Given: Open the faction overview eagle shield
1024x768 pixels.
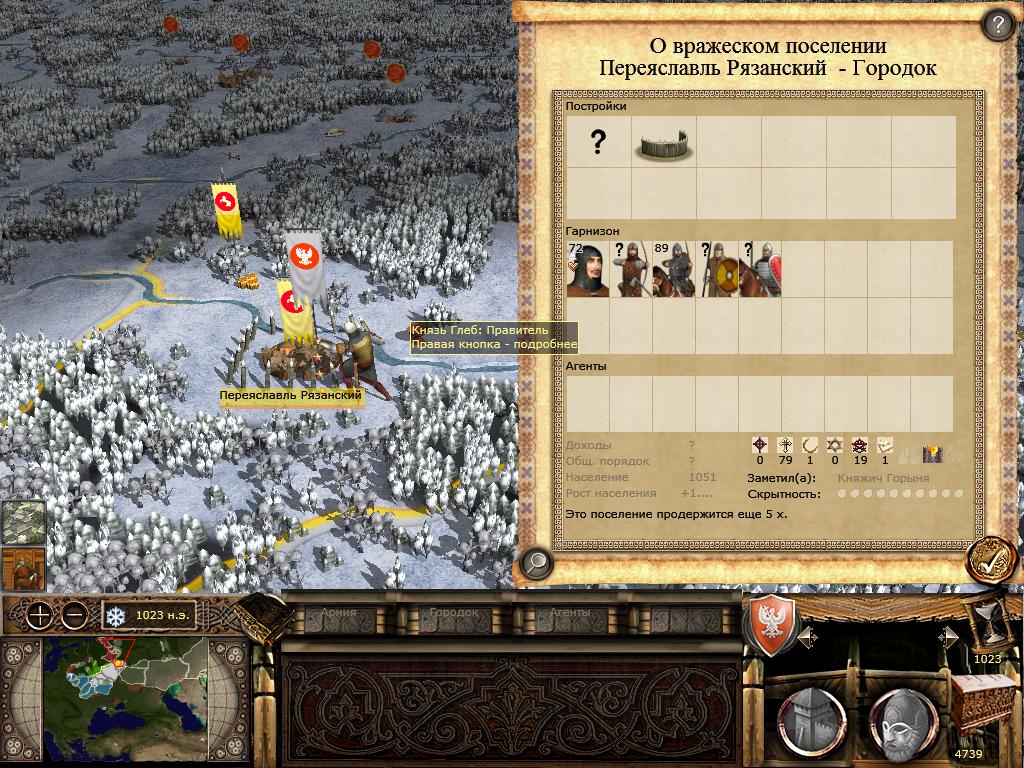Looking at the screenshot, I should point(771,625).
